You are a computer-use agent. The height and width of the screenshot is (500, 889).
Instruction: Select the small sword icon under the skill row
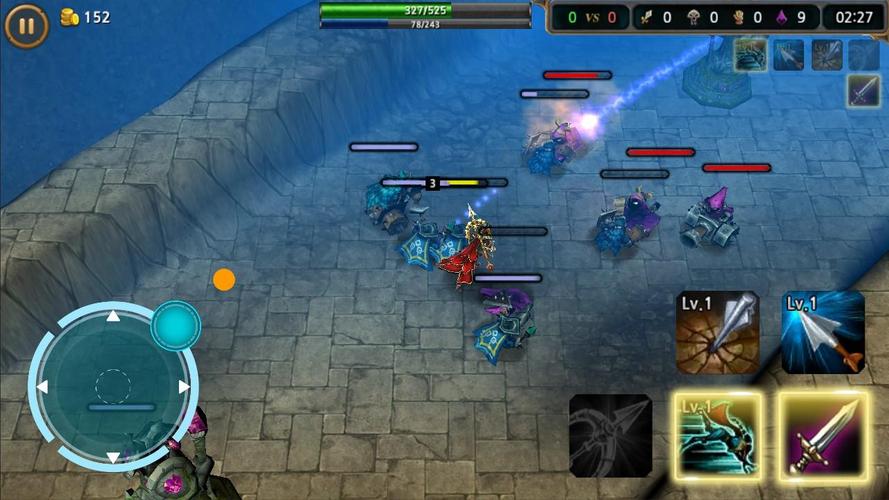tap(864, 91)
